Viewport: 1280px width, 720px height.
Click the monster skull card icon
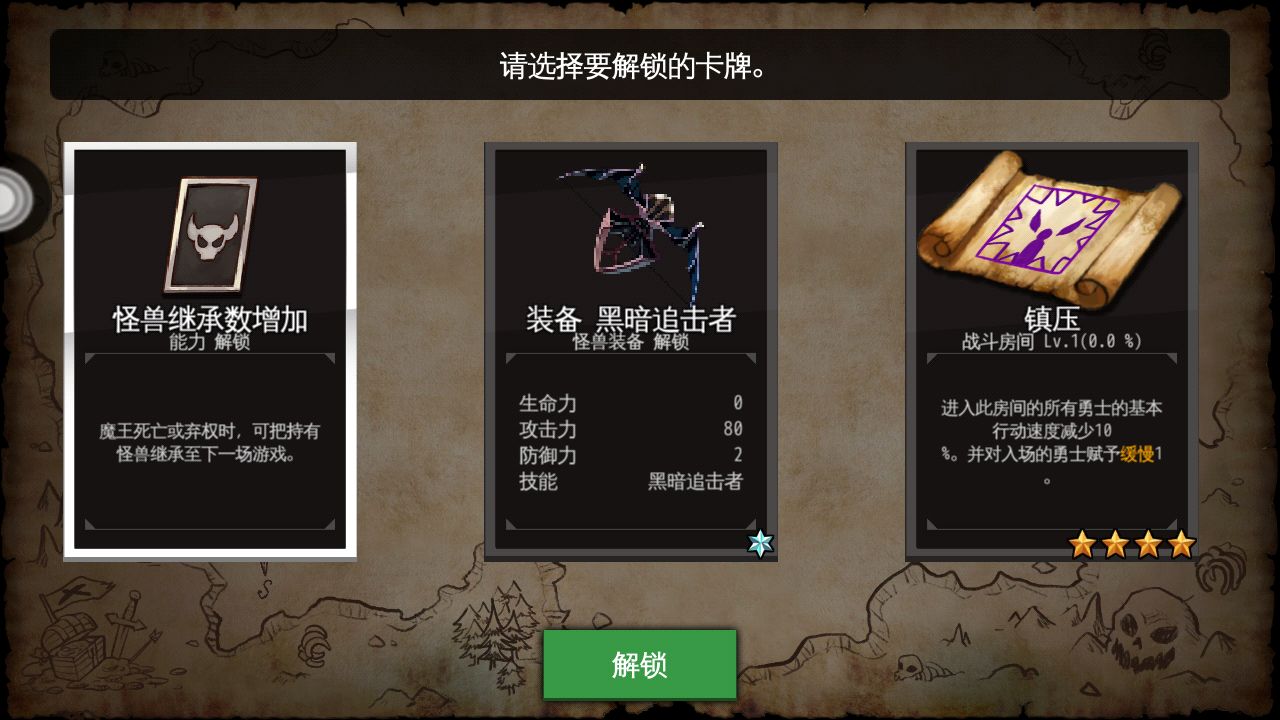pyautogui.click(x=210, y=231)
